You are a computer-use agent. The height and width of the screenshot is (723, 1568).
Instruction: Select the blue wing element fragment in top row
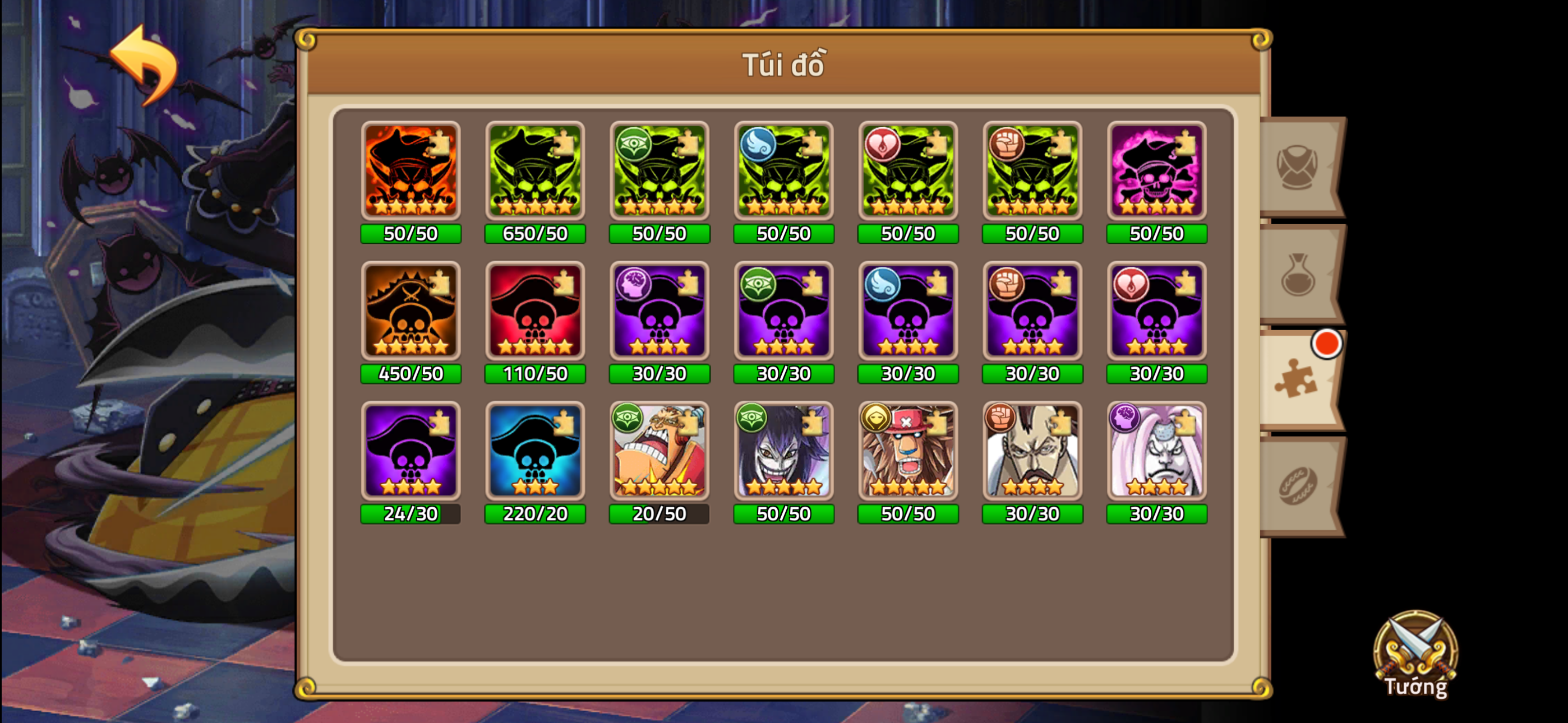coord(783,172)
